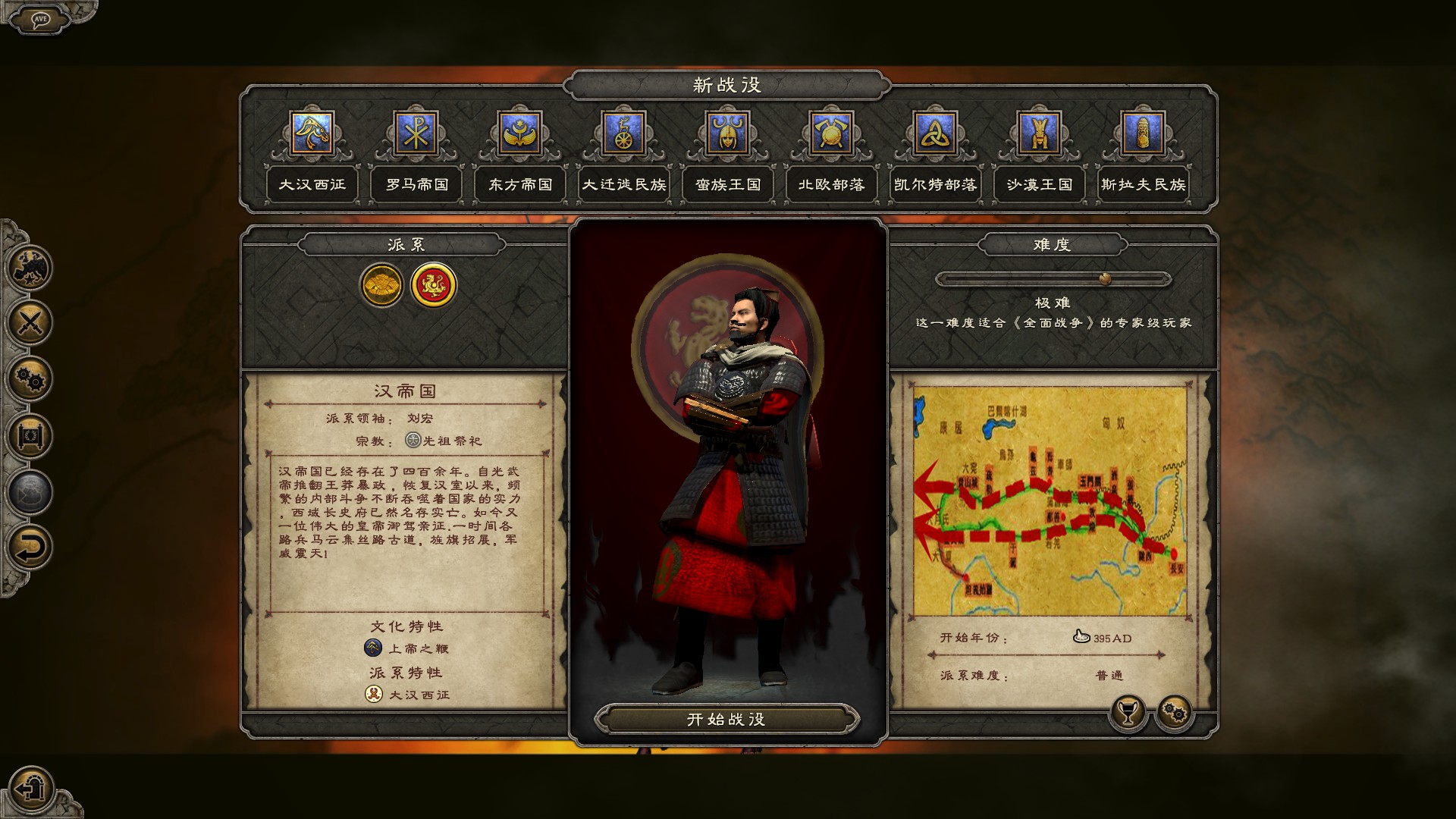Viewport: 1456px width, 819px height.
Task: Click the crossed swords battle menu icon
Action: pos(30,323)
